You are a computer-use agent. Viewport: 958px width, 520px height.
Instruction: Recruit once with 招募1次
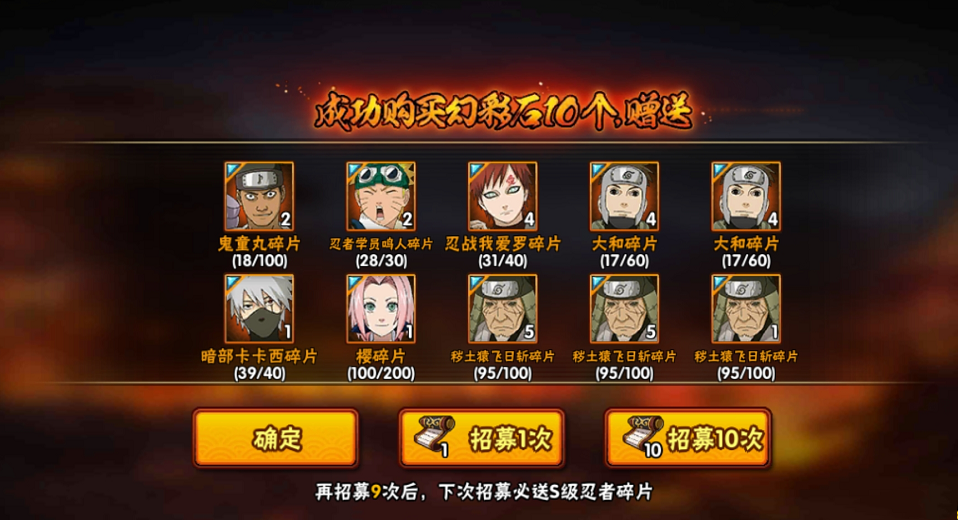(481, 438)
